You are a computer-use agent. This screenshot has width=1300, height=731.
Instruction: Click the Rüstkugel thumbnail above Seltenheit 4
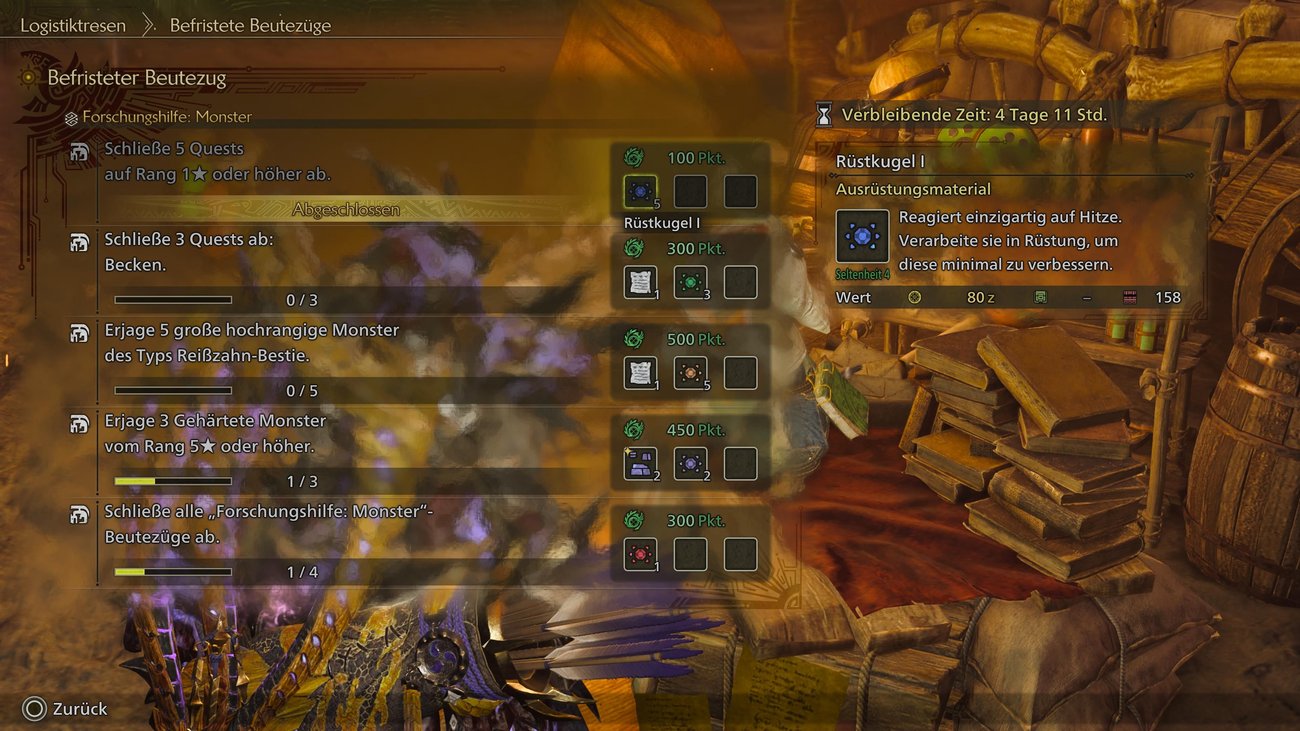pyautogui.click(x=862, y=234)
